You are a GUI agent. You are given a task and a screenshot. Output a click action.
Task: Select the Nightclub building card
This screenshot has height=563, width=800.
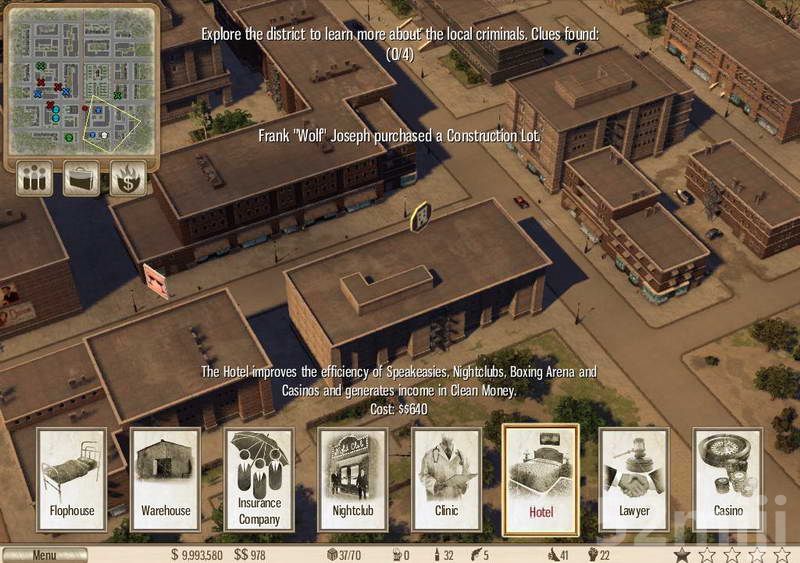pos(353,479)
